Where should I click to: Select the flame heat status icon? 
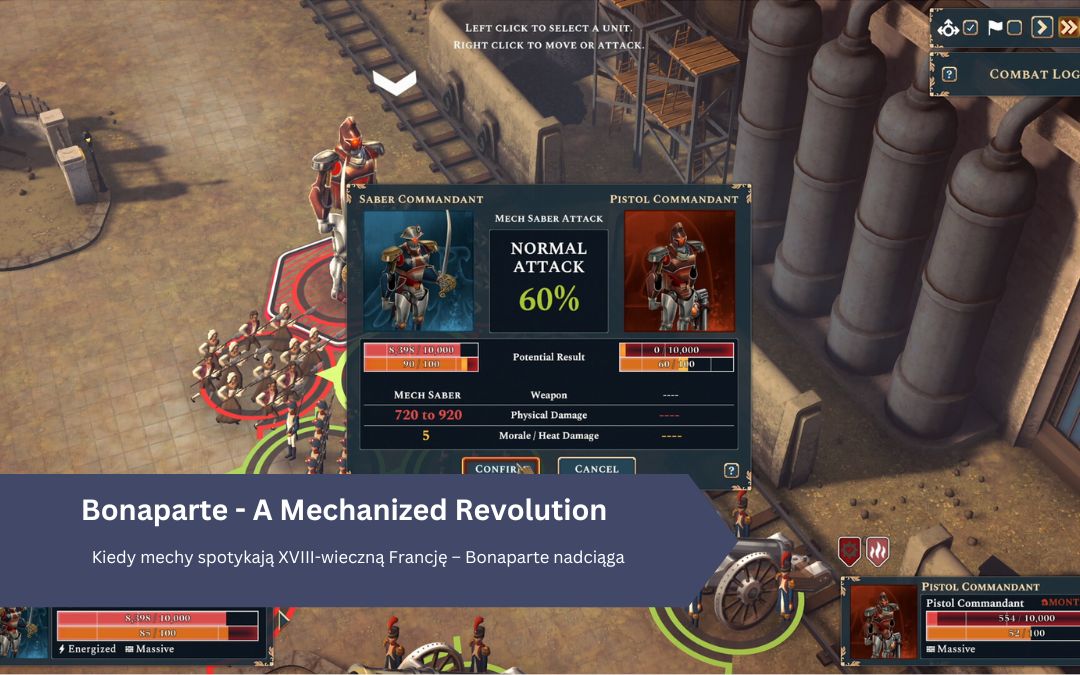point(877,551)
